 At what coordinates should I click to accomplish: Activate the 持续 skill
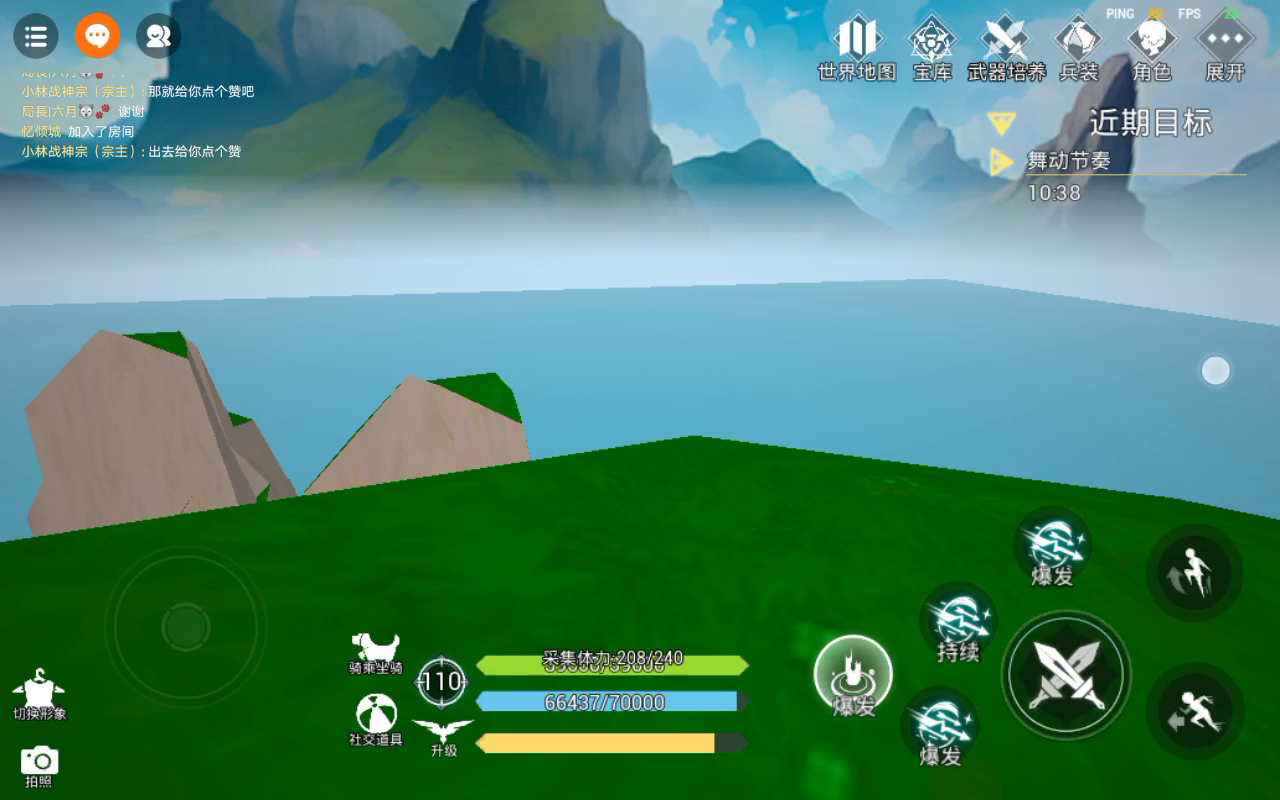pyautogui.click(x=959, y=627)
